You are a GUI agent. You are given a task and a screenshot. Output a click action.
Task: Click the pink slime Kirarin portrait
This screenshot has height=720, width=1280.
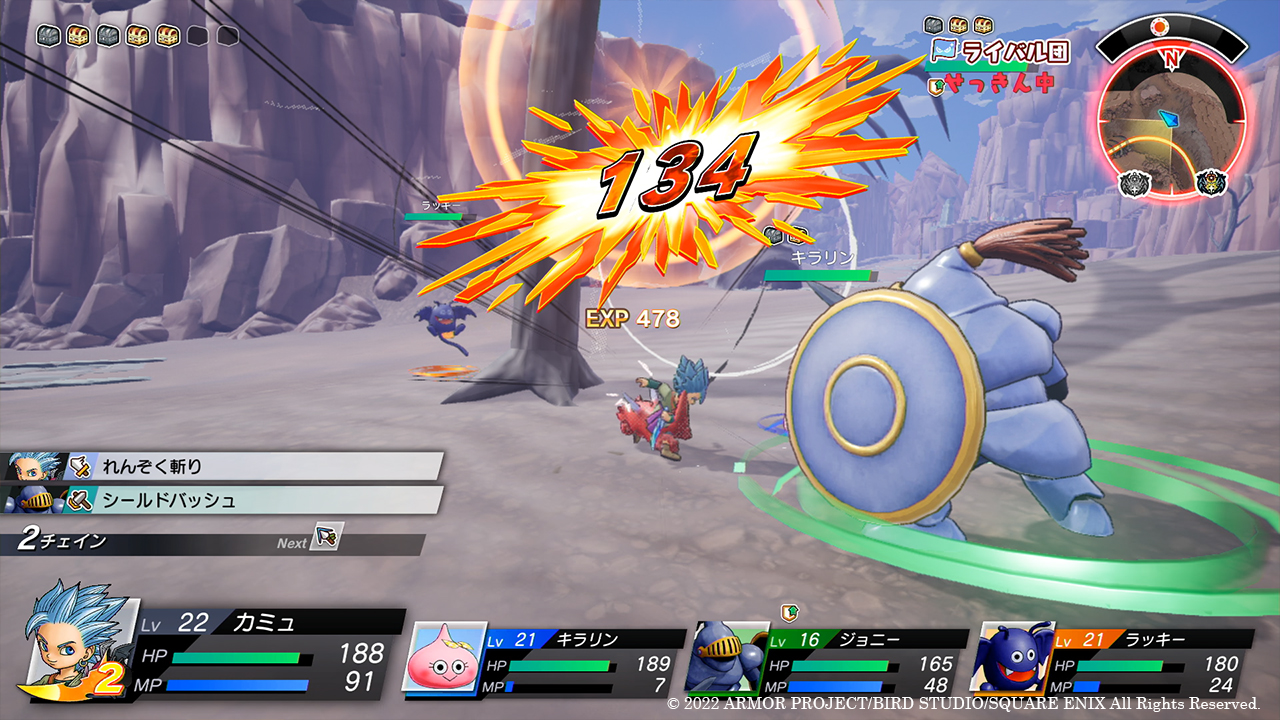click(444, 657)
